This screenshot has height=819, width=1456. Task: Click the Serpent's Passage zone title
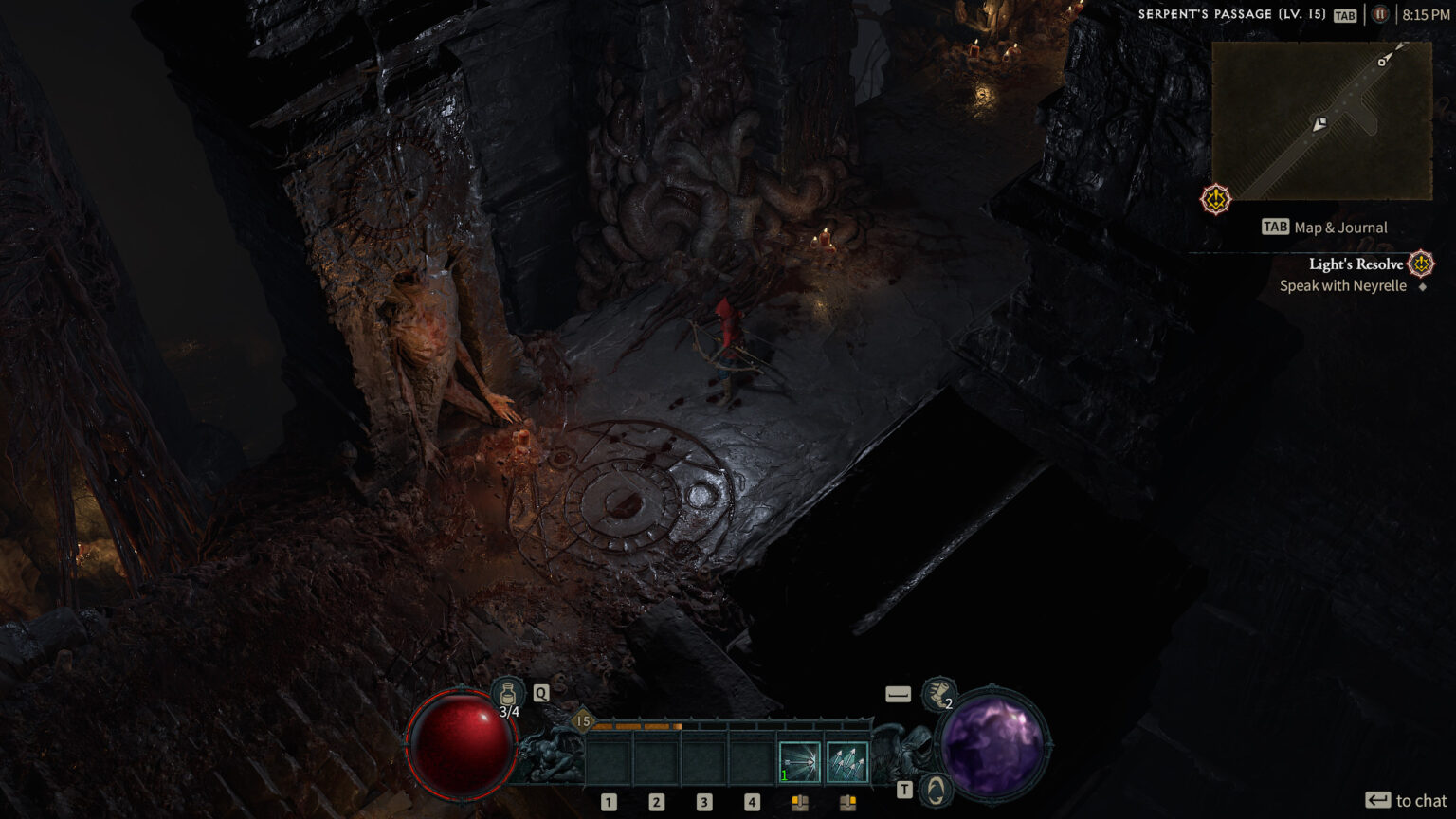tap(1230, 14)
